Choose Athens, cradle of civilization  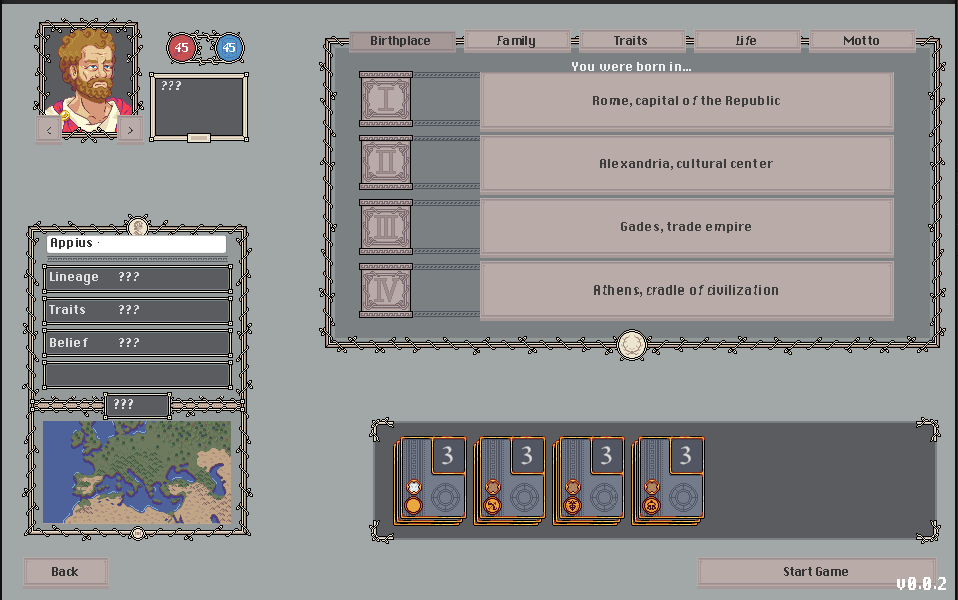pyautogui.click(x=686, y=290)
